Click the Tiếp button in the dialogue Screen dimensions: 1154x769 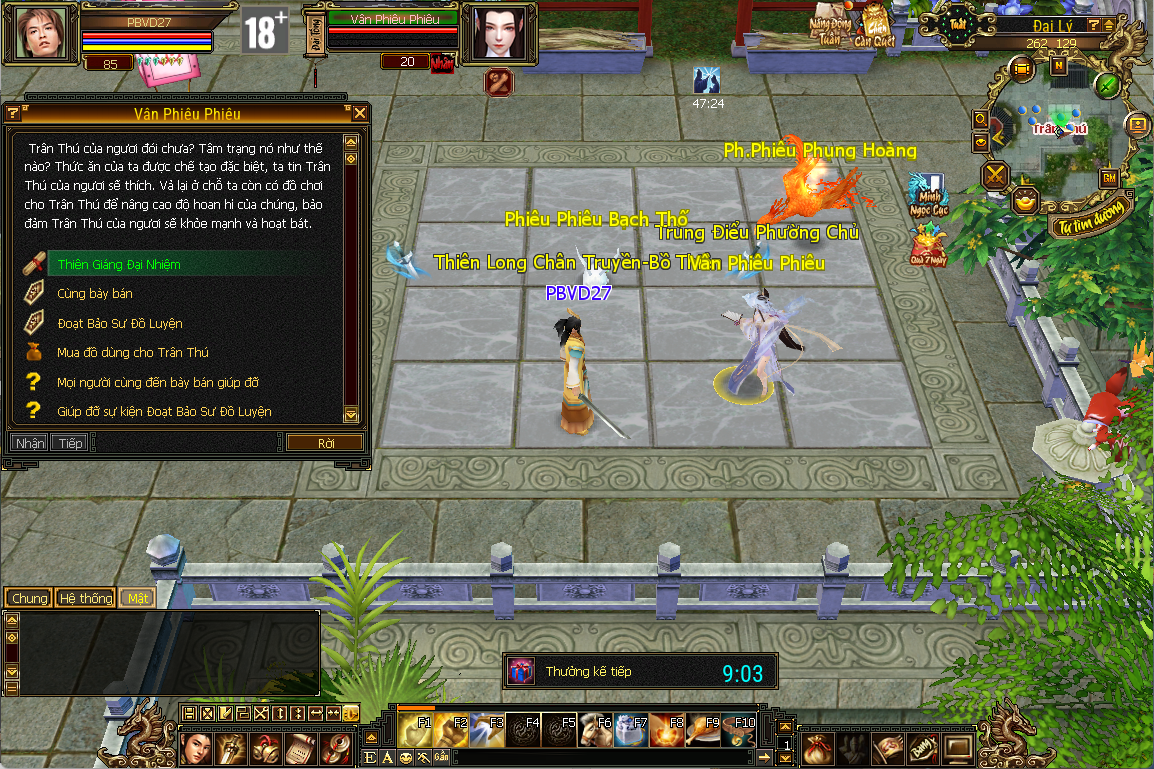coord(70,443)
